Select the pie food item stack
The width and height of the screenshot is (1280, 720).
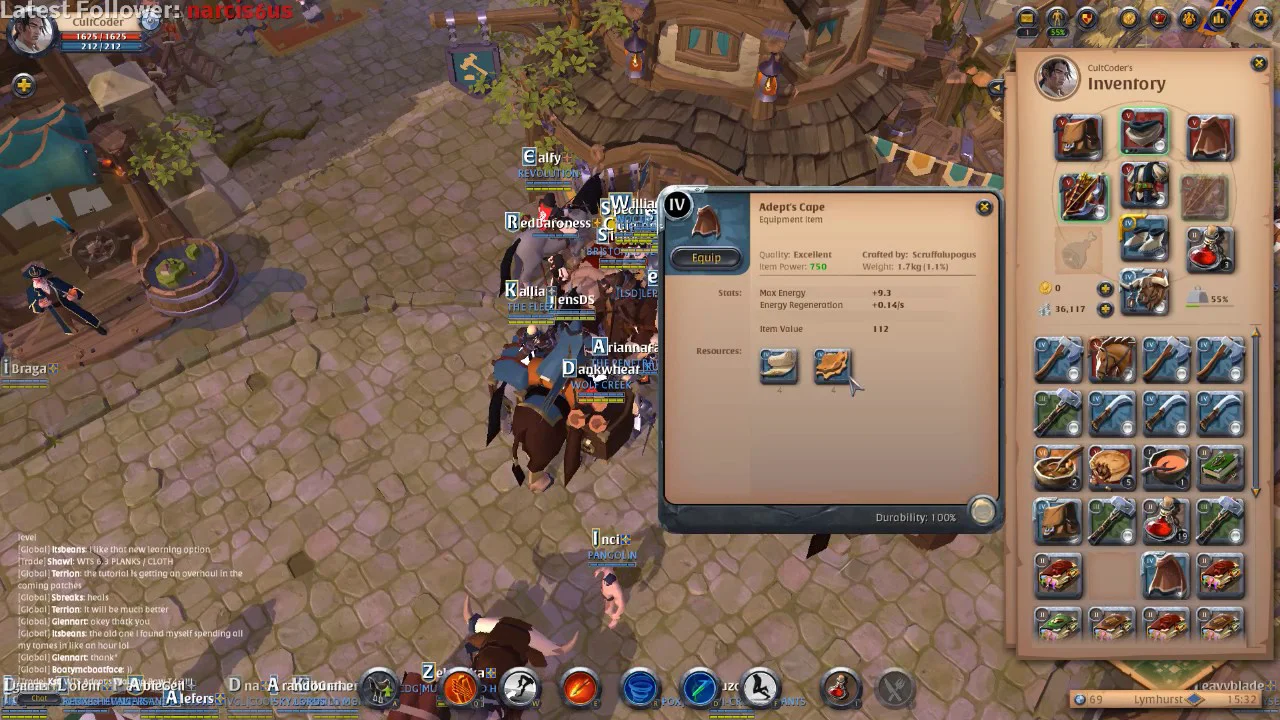point(1112,467)
